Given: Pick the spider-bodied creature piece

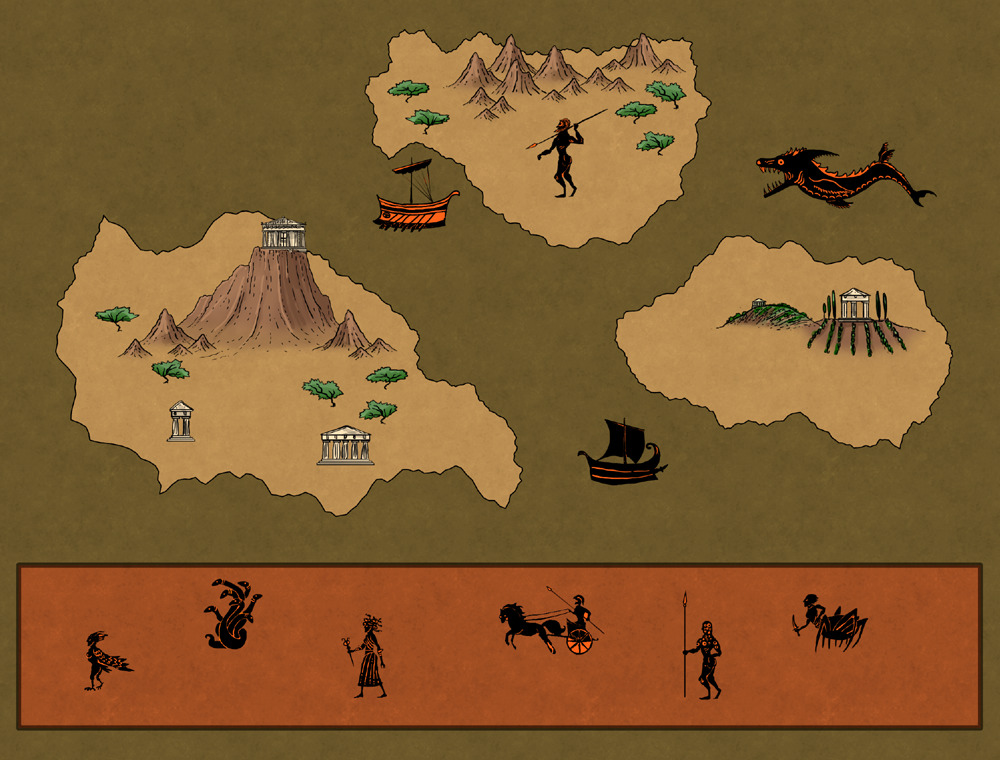Looking at the screenshot, I should click(x=830, y=622).
